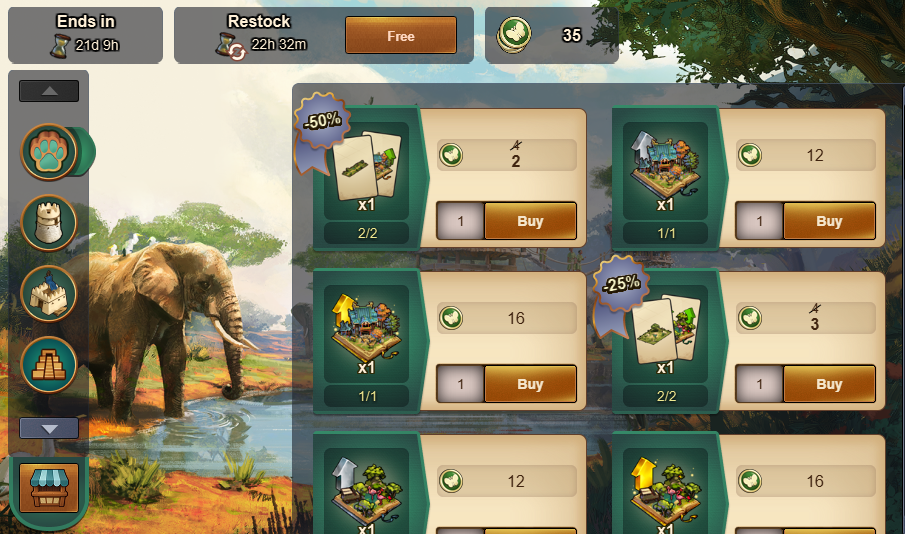Buy the 50% off offer costing 2
This screenshot has height=534, width=905.
530,221
